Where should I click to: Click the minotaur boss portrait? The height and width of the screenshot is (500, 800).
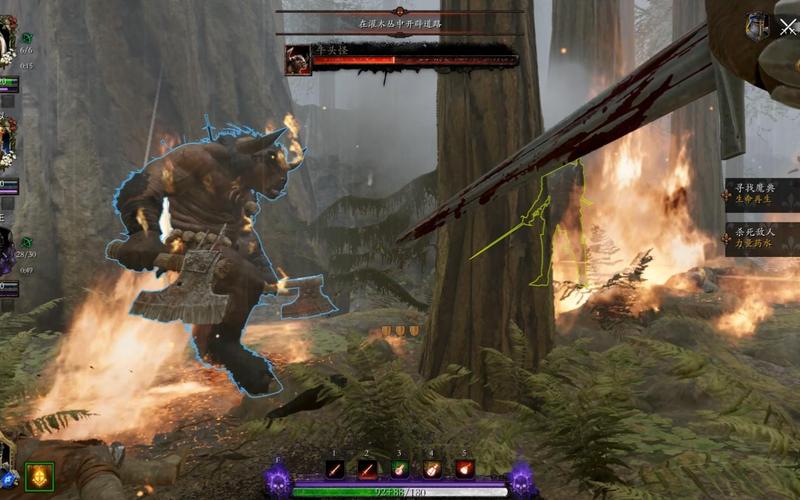pyautogui.click(x=298, y=60)
